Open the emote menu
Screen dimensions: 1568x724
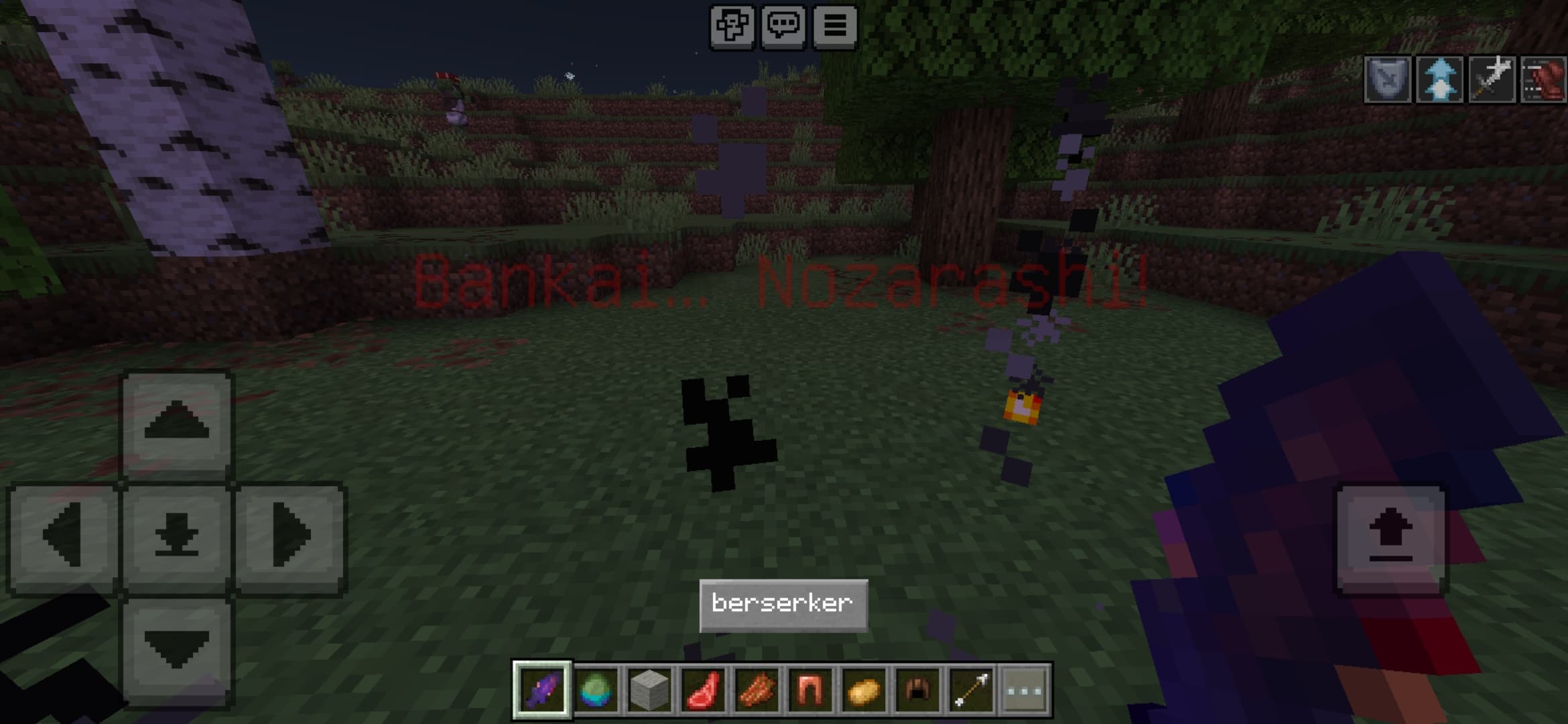tap(732, 27)
